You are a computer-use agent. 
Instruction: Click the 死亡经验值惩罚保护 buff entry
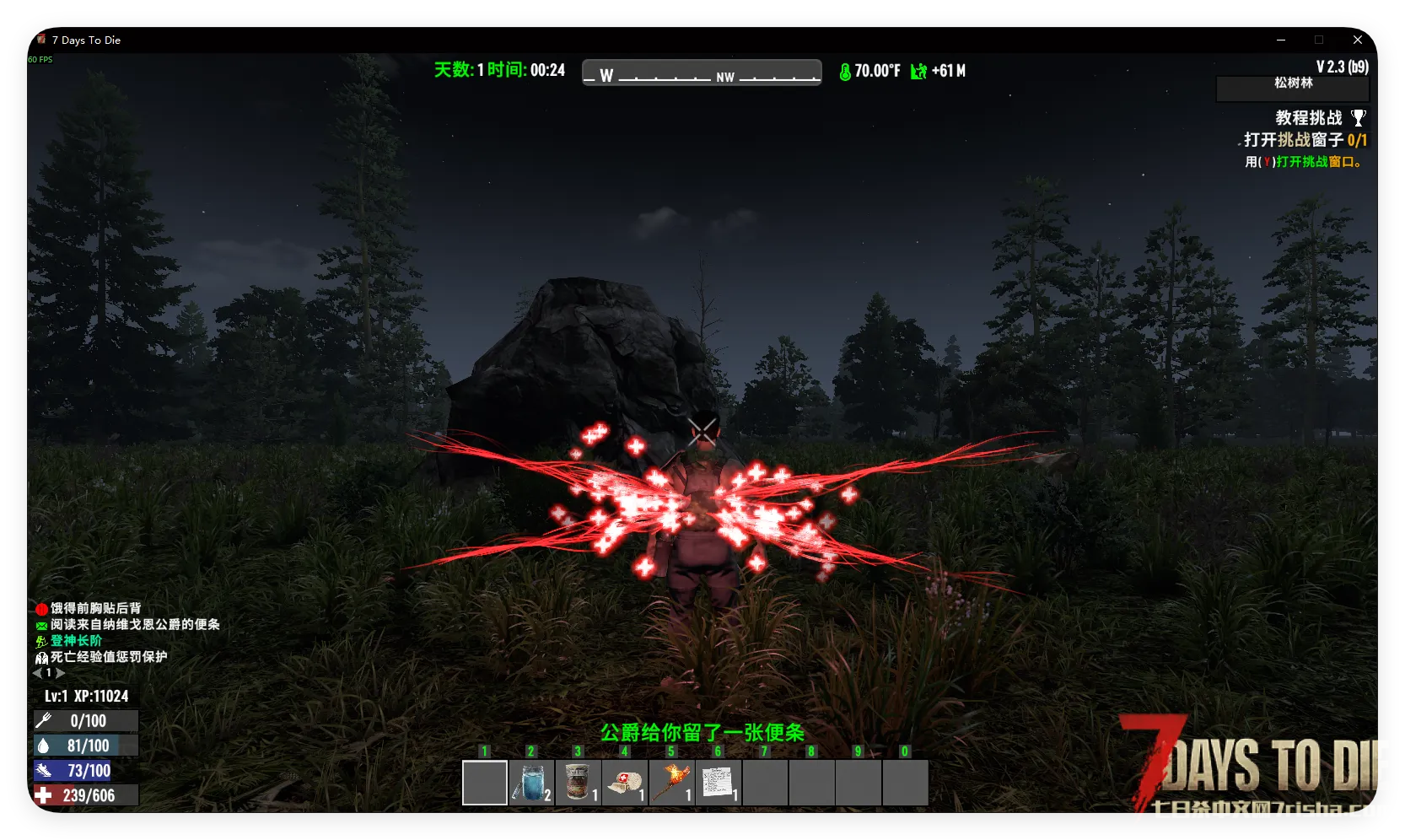pyautogui.click(x=108, y=657)
